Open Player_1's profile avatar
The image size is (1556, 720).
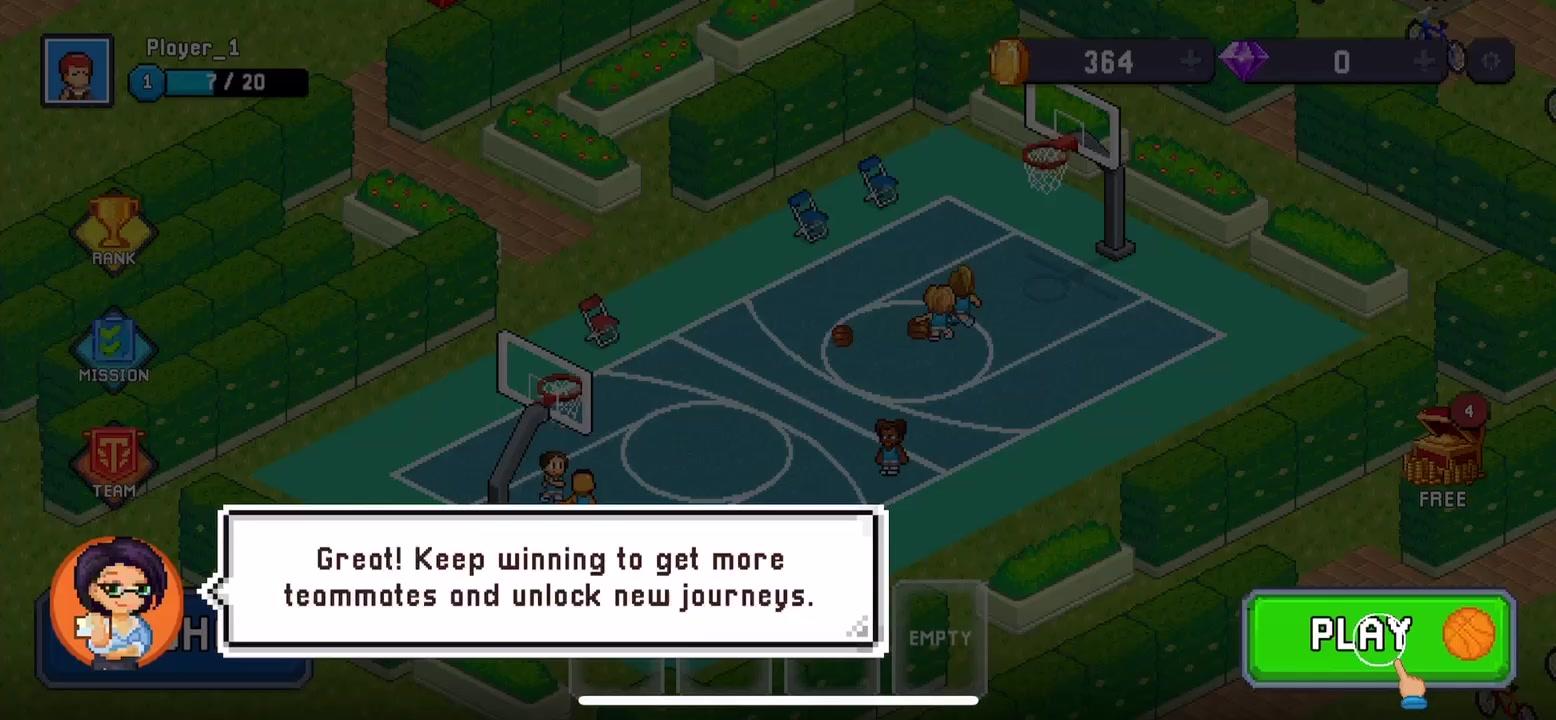[x=77, y=68]
